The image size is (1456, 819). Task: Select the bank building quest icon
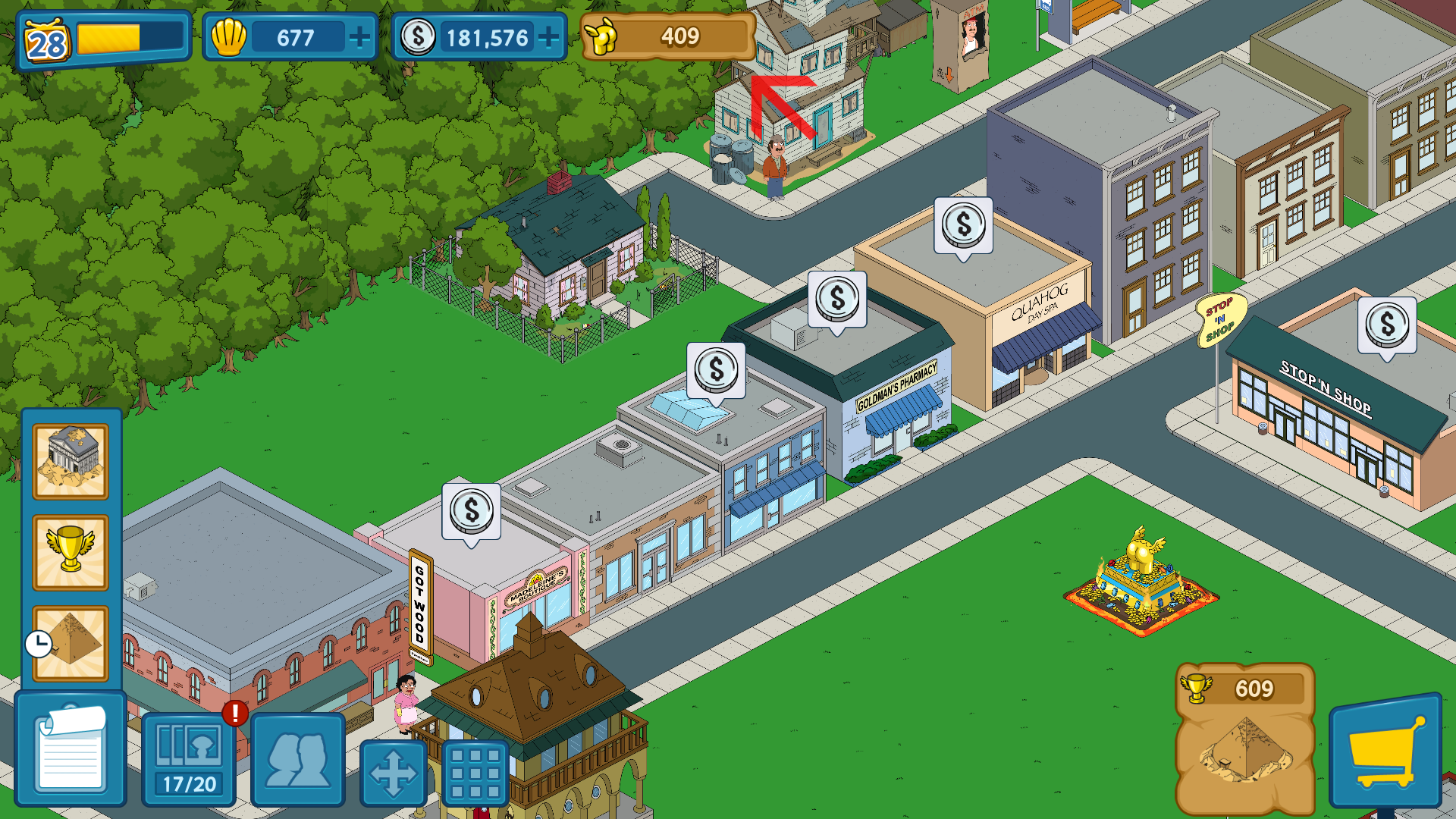pyautogui.click(x=71, y=460)
